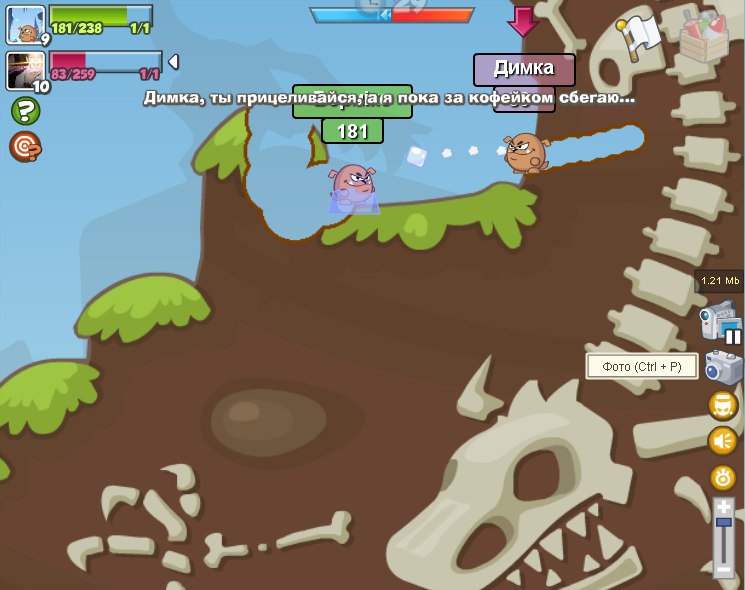Take a photo with the camera button
Viewport: 745px width, 590px height.
(x=723, y=367)
